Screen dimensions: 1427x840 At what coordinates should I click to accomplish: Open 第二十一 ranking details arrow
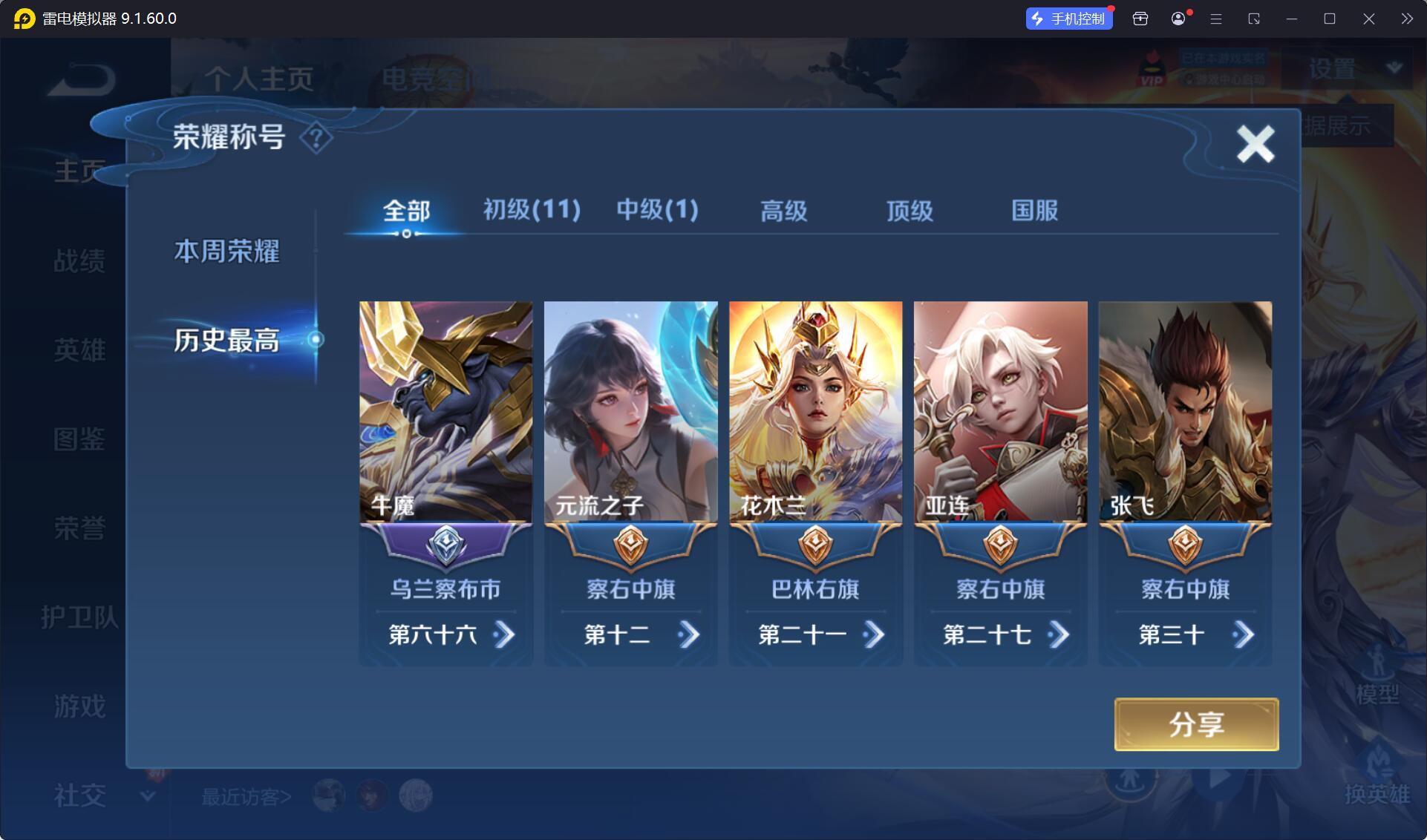coord(874,634)
